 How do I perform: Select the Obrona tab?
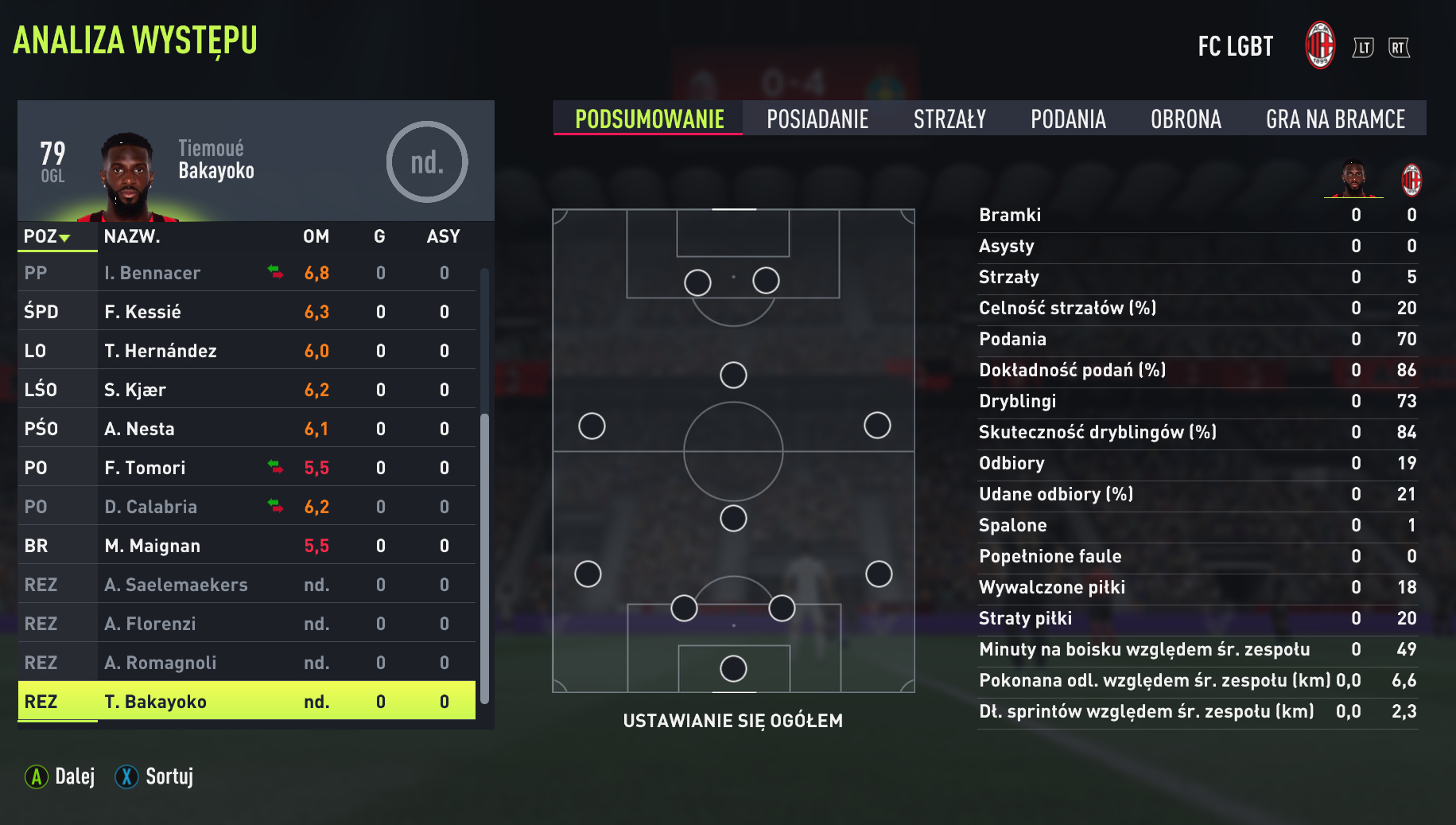[1186, 119]
